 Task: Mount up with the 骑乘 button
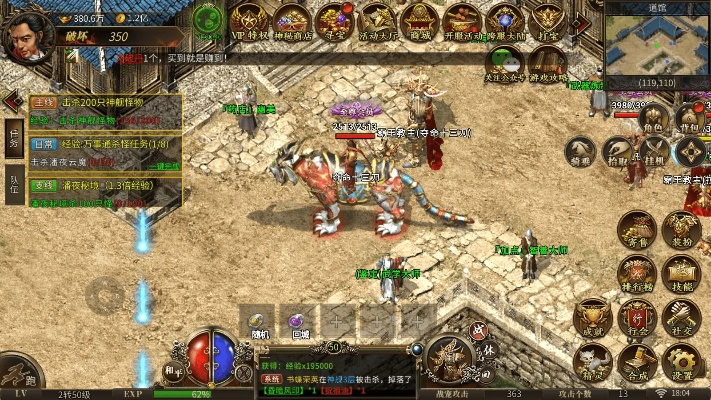581,150
